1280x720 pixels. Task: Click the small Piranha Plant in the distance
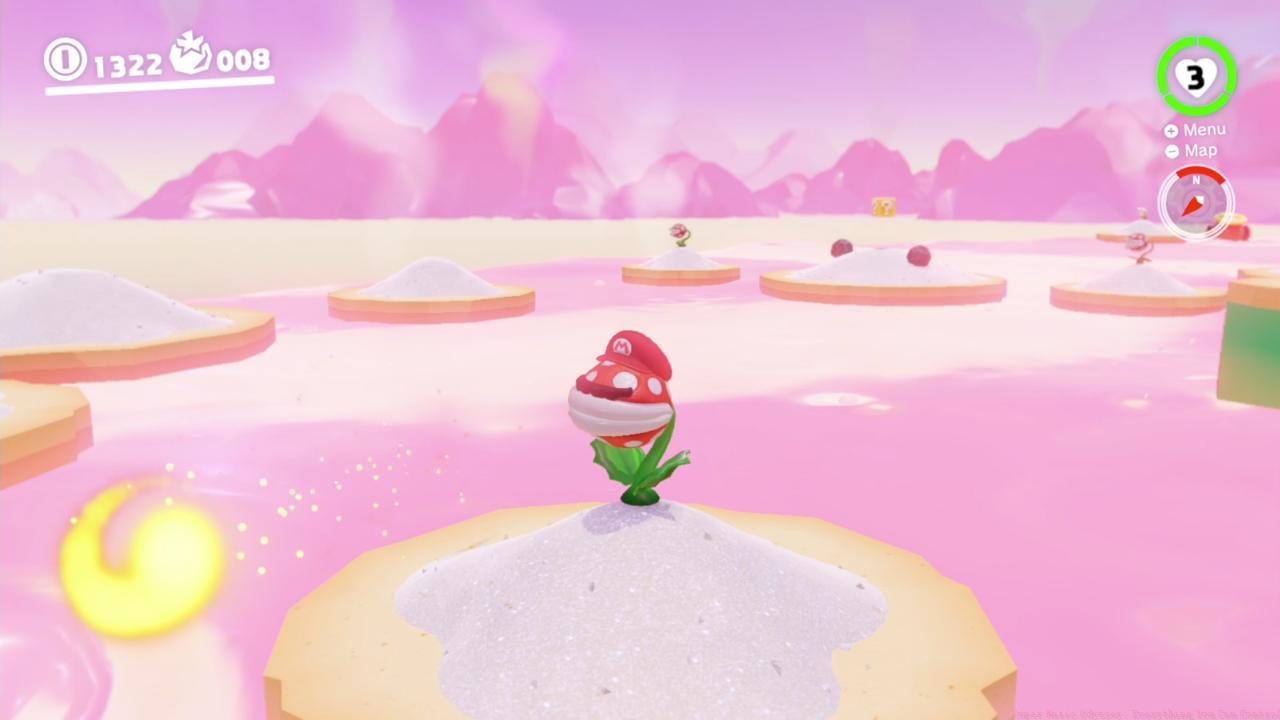pos(679,233)
